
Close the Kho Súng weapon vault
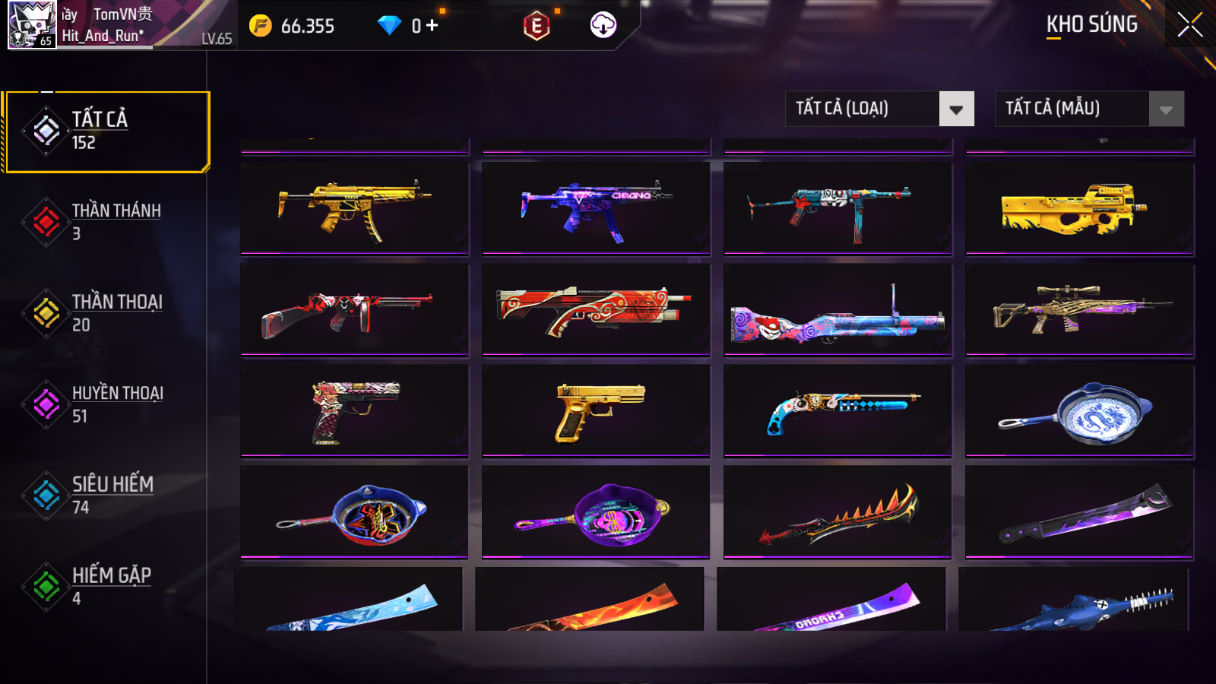(1190, 25)
